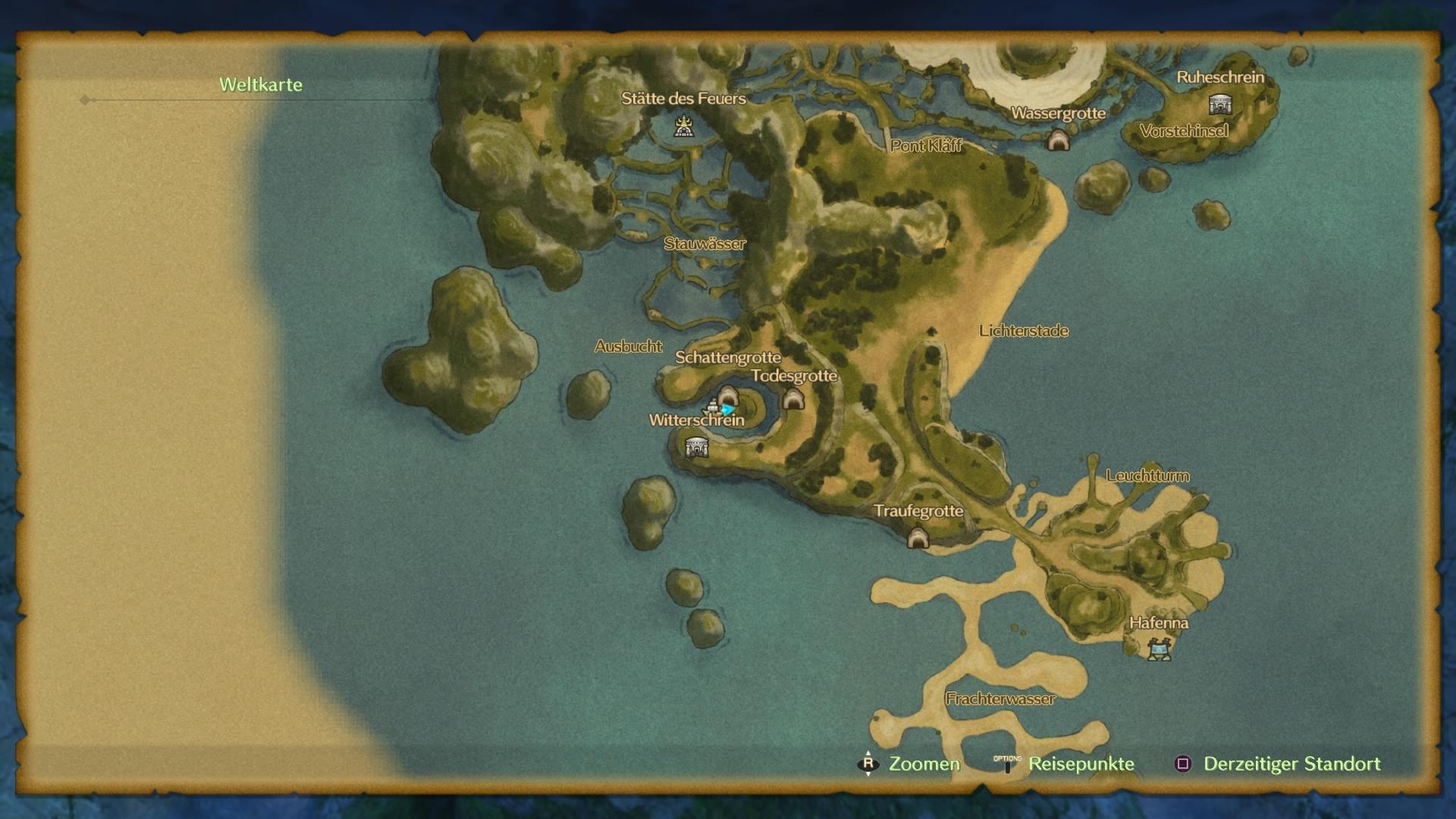Click the Wassergrotte cave marker
Viewport: 1456px width, 819px height.
pos(1058,140)
